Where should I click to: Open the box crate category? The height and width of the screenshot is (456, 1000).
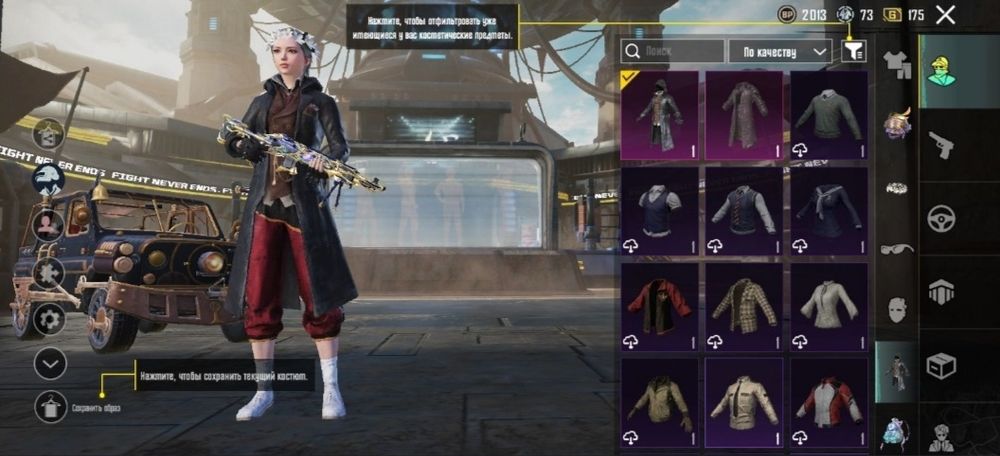tap(941, 366)
